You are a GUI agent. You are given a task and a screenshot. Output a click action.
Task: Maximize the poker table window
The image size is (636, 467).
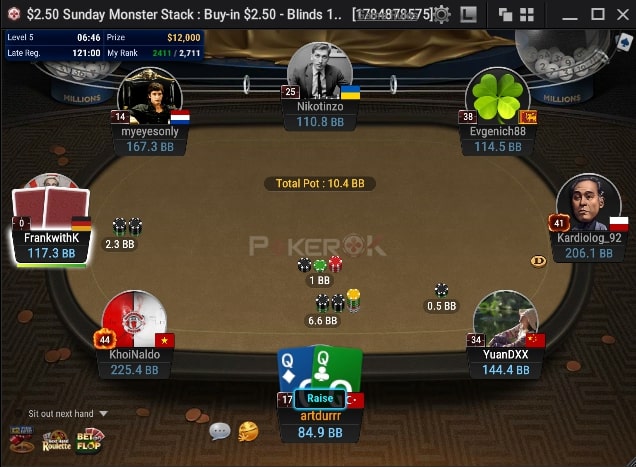tap(597, 15)
